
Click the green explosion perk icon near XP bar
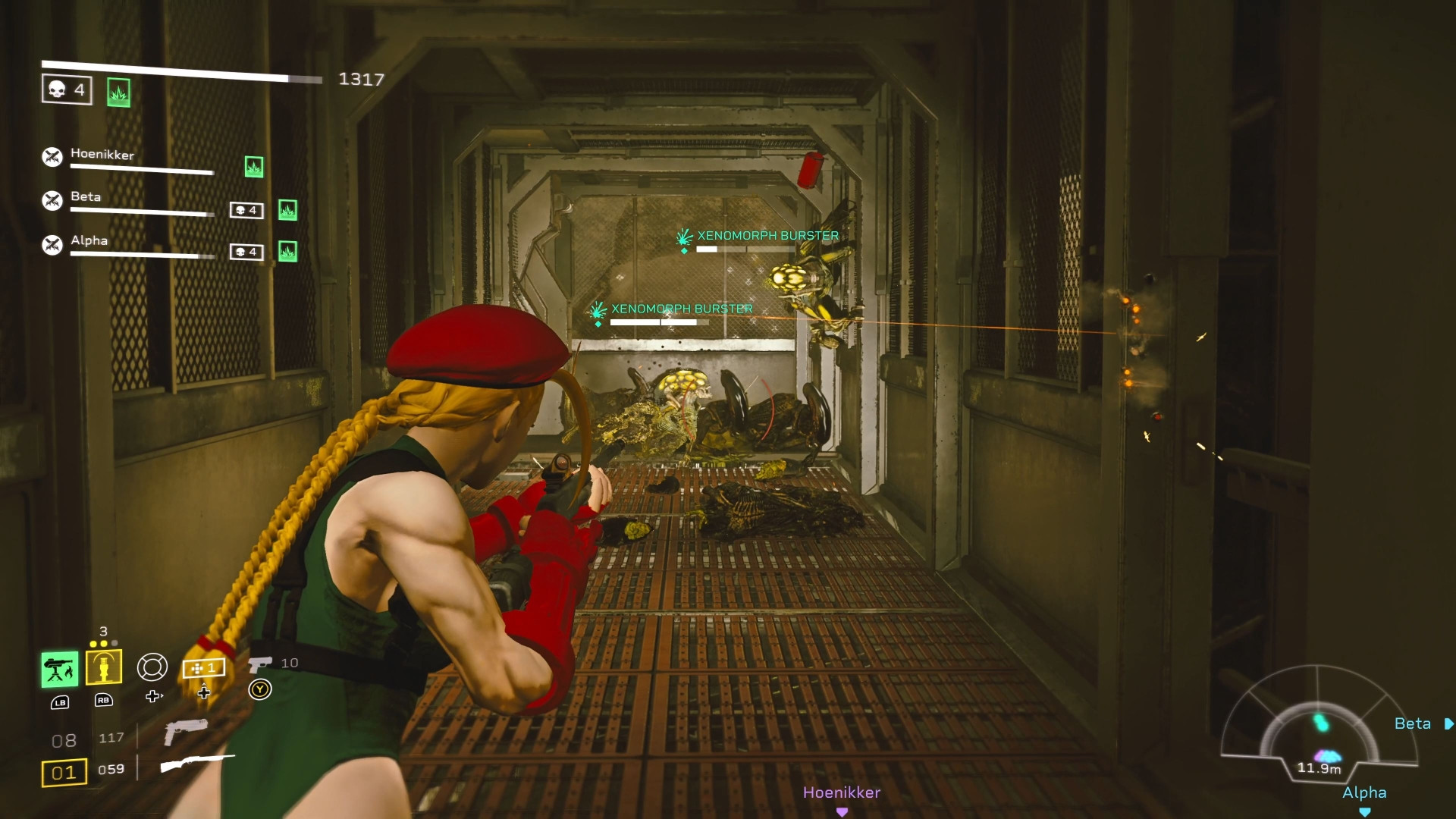pos(118,92)
